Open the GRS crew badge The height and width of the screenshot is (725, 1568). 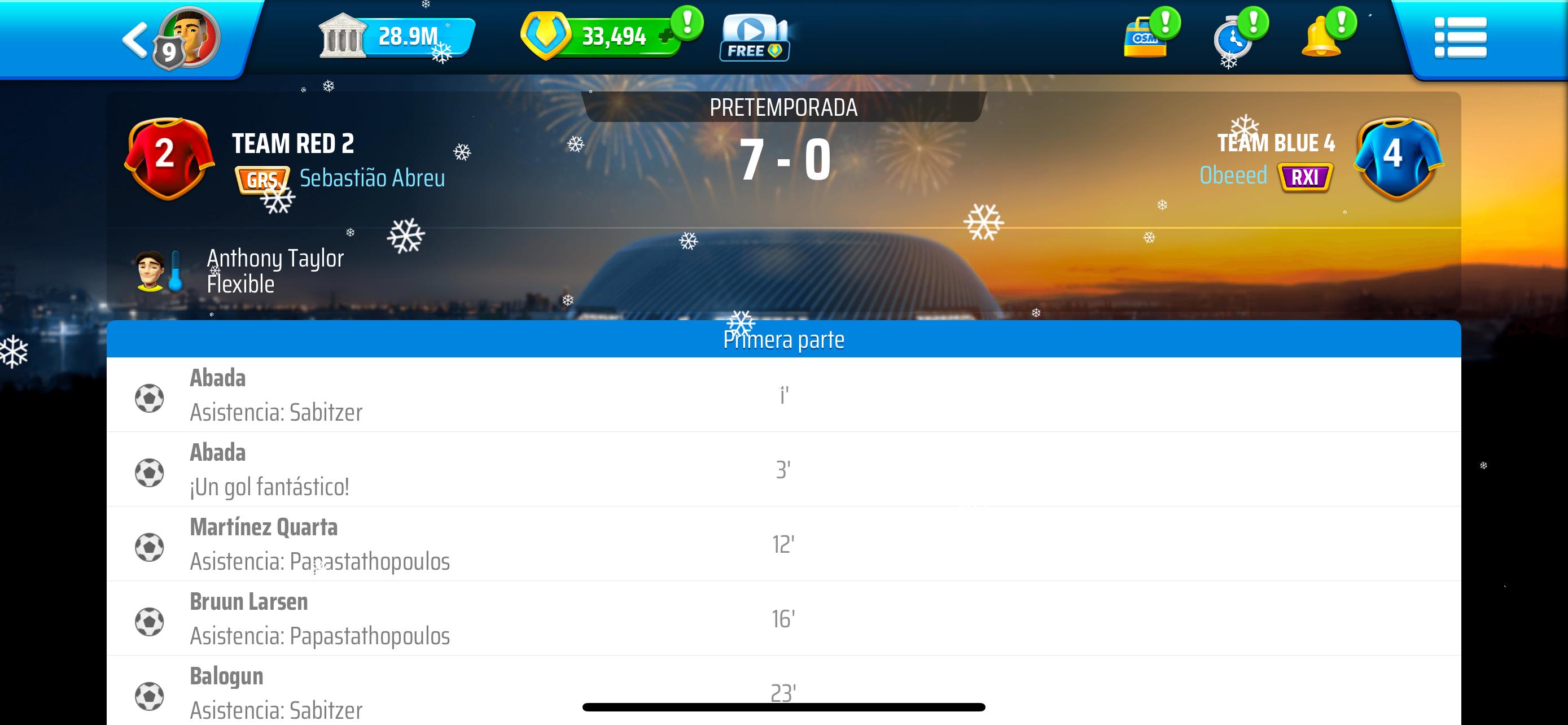click(262, 180)
